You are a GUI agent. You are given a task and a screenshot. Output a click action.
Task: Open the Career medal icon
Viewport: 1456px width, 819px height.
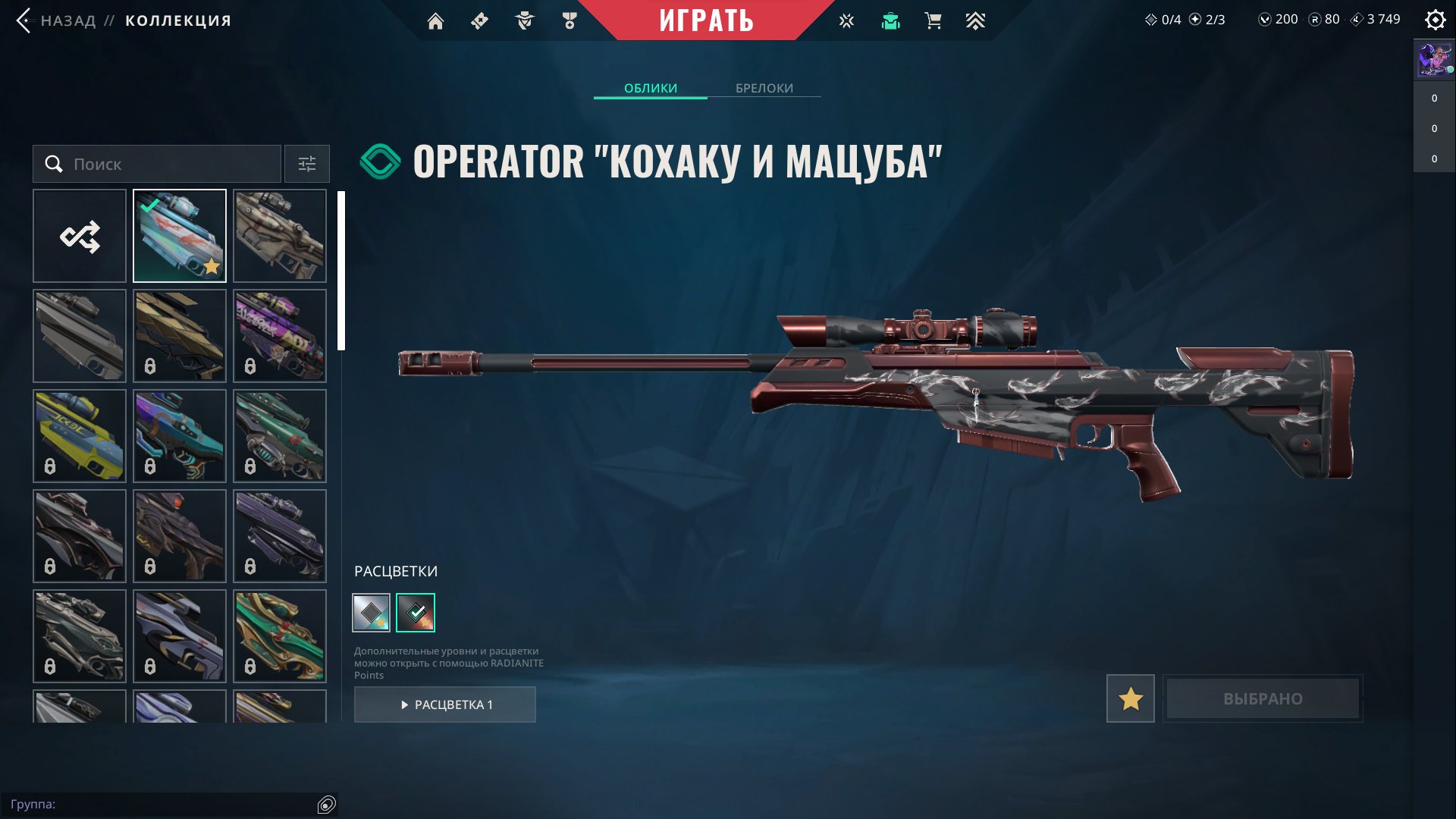568,20
